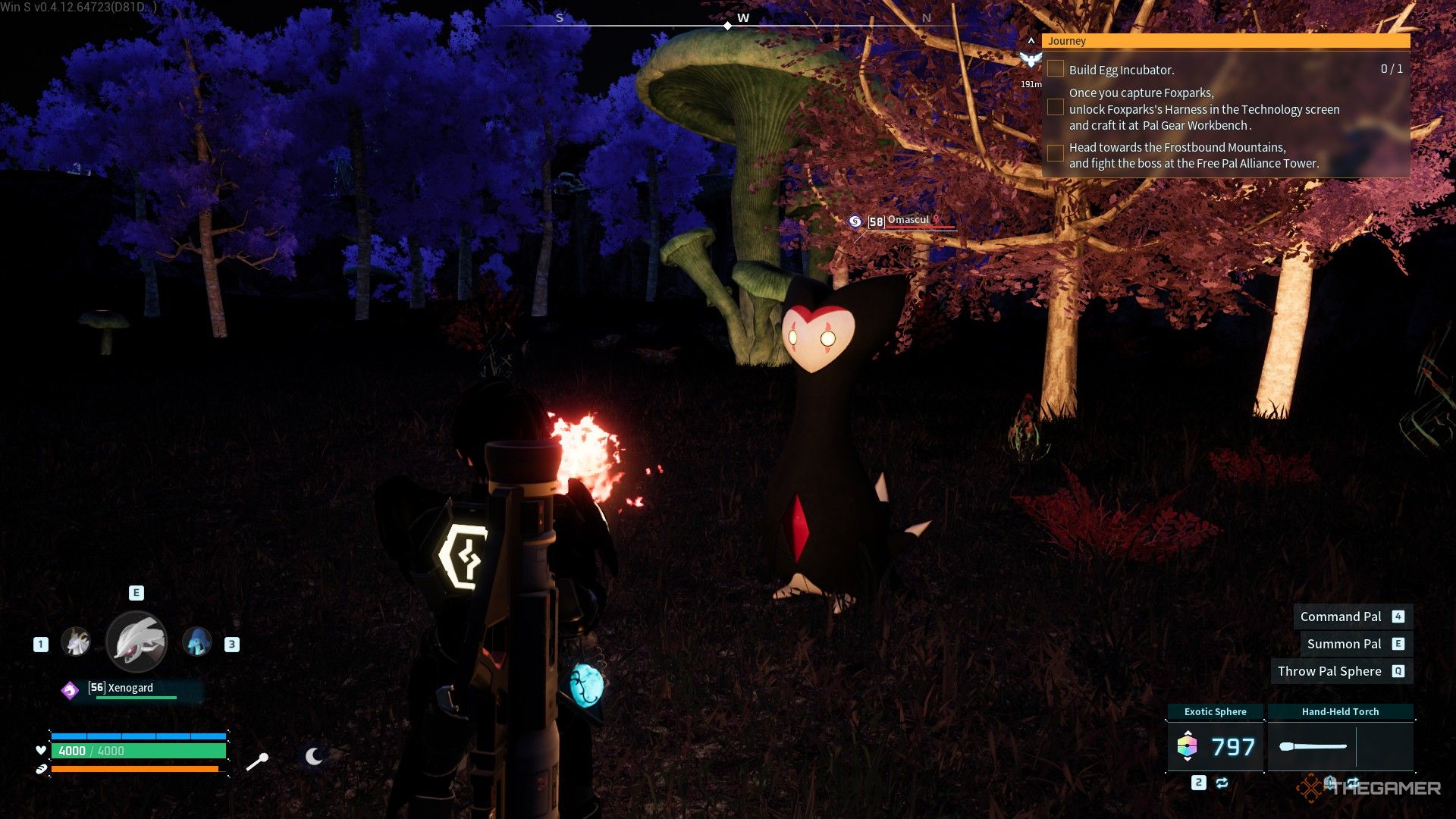Select the Exotic Sphere slot
Viewport: 1456px width, 819px height.
[x=1215, y=746]
